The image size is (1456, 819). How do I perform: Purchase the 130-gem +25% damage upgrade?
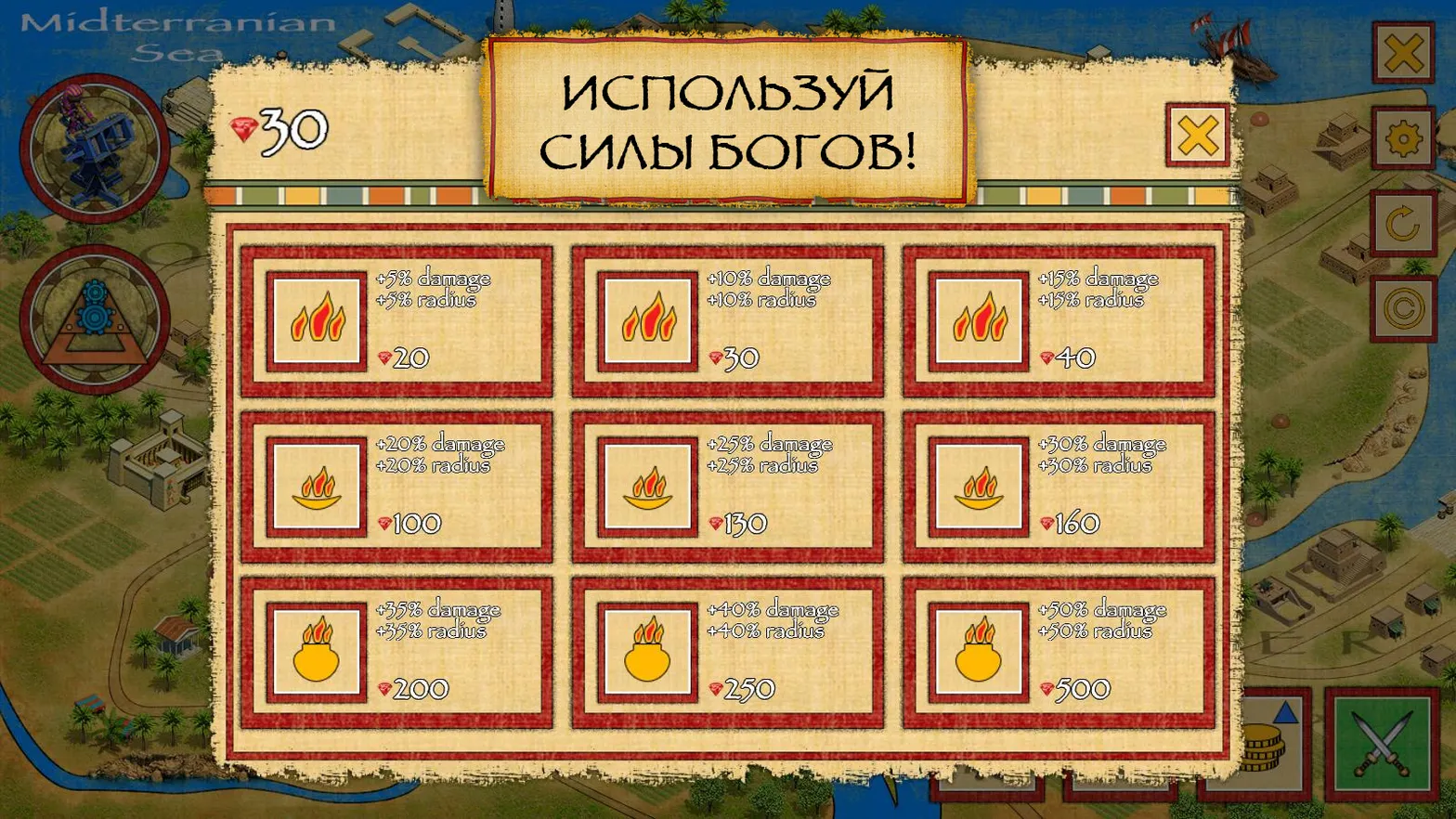click(730, 486)
